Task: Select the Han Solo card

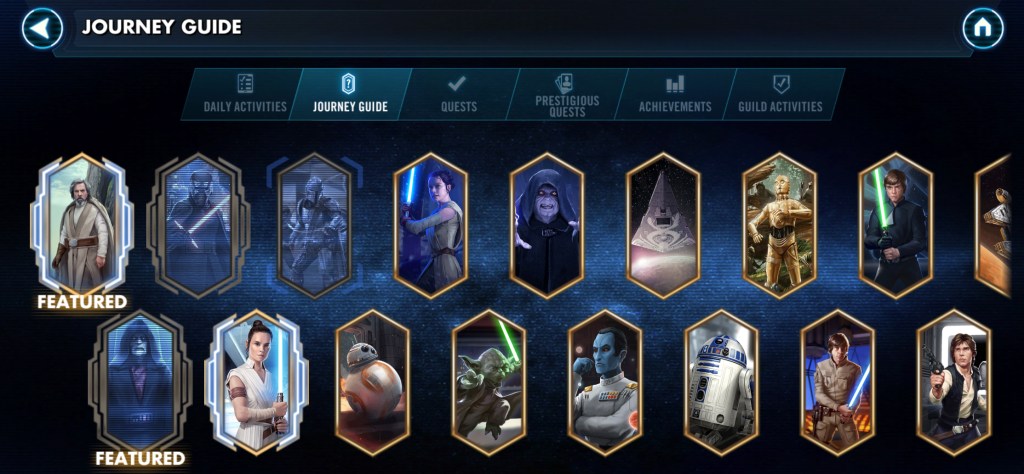Action: tap(953, 382)
